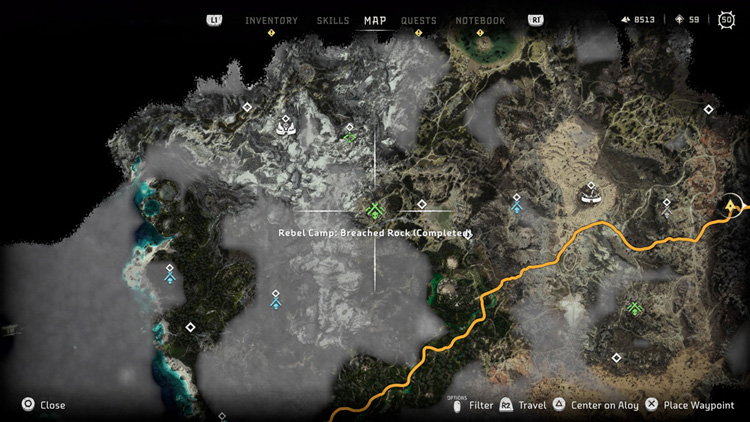
Task: Place a waypoint on the map
Action: pyautogui.click(x=687, y=405)
